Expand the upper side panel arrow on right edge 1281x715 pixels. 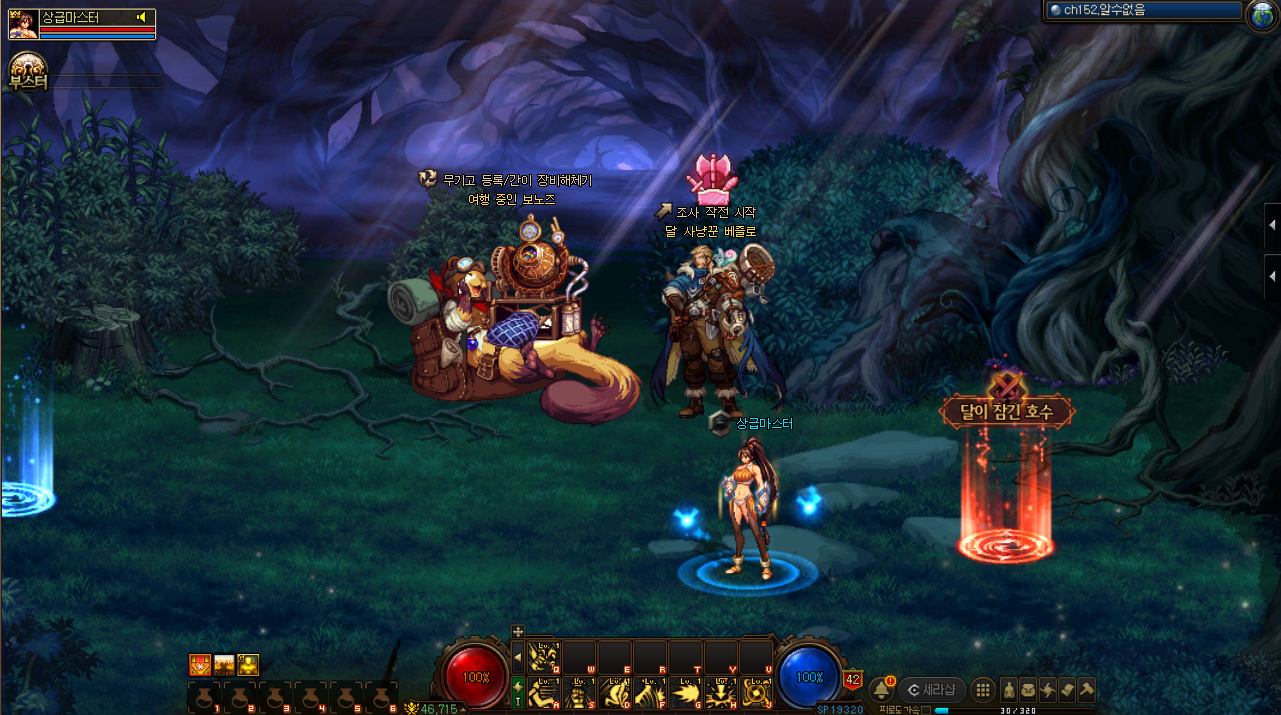point(1272,225)
